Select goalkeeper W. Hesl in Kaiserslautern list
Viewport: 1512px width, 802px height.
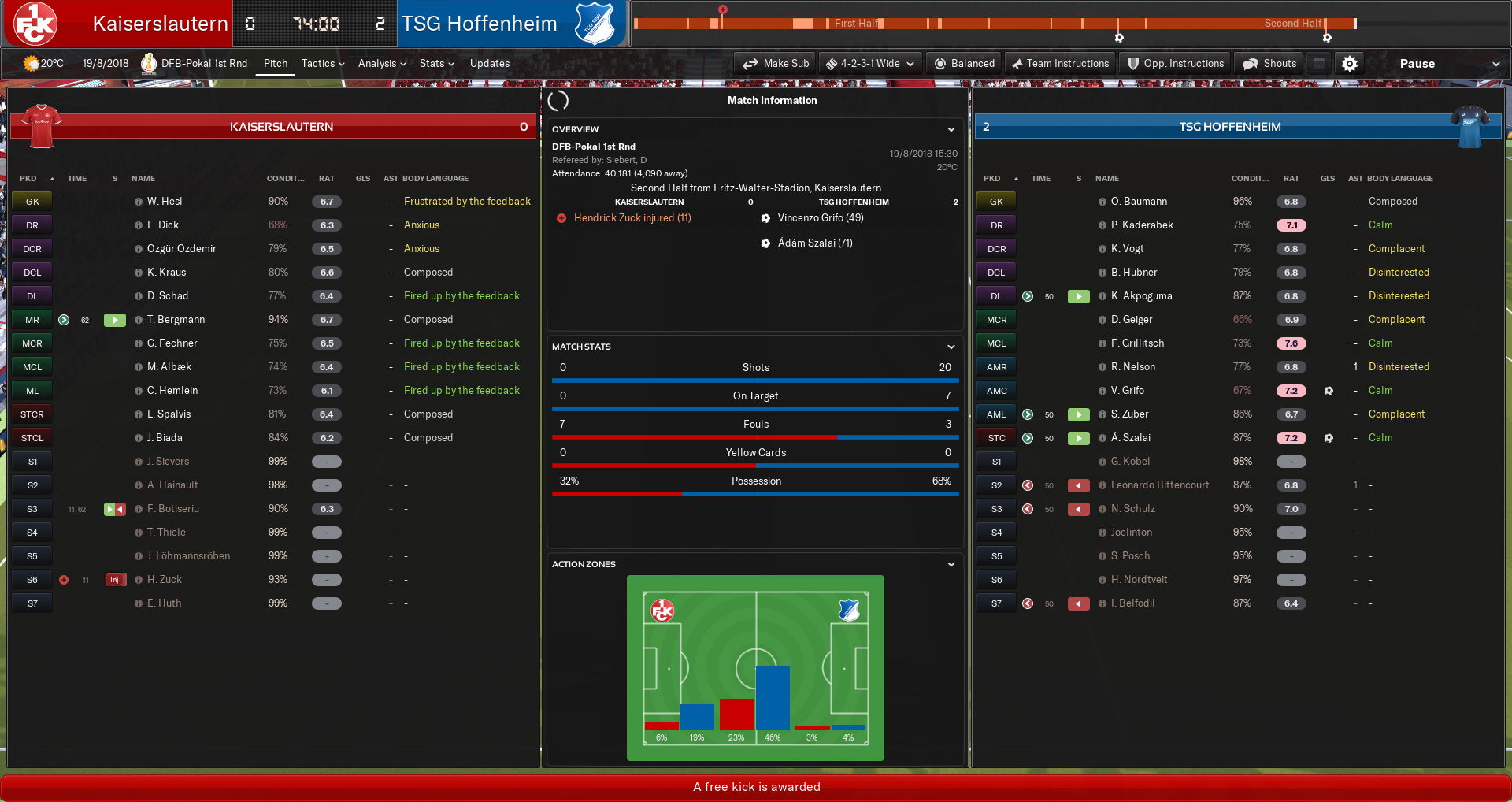click(x=165, y=202)
